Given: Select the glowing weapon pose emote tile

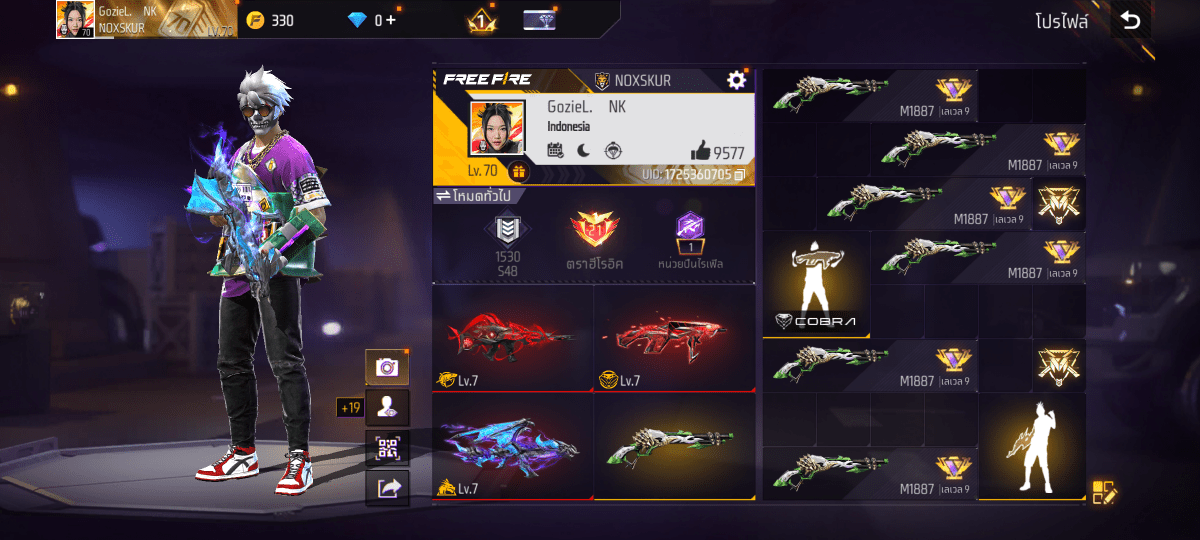Looking at the screenshot, I should click(x=1031, y=447).
